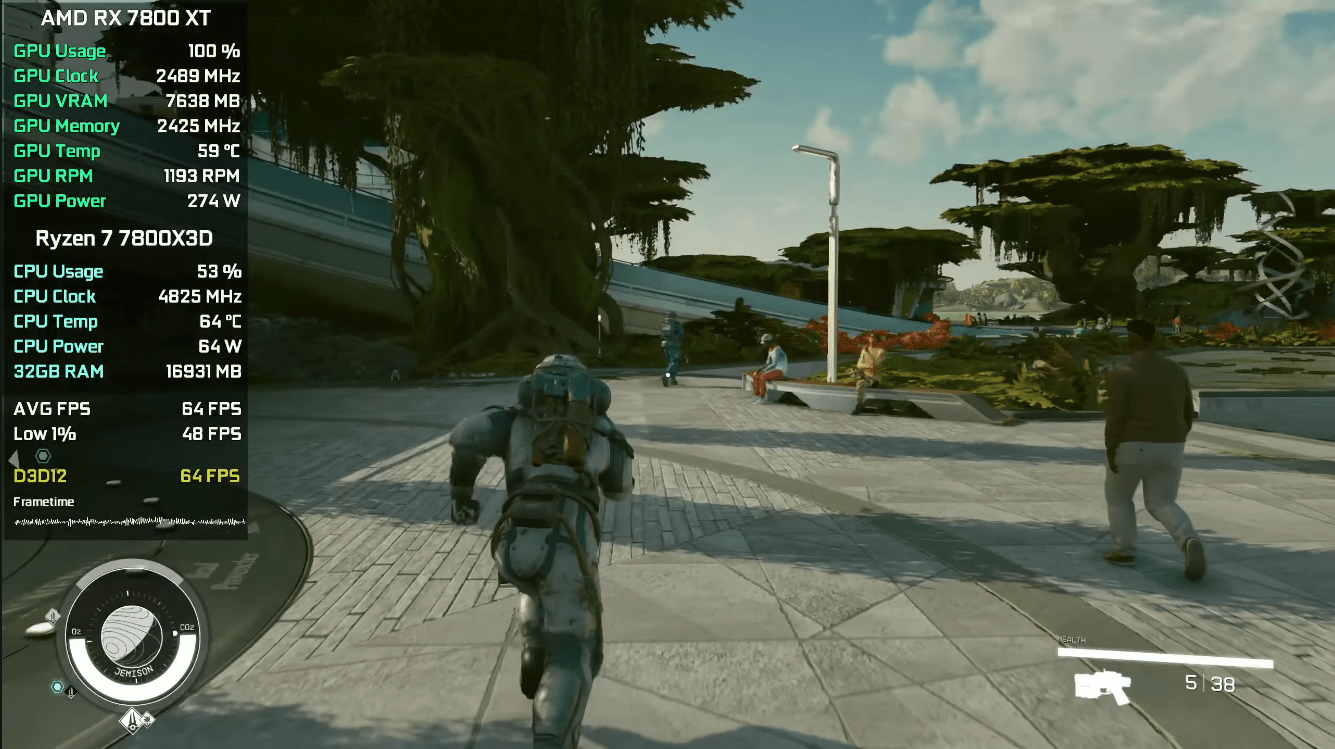This screenshot has height=749, width=1335.
Task: Select the blue hexagon marker beside the compass
Action: 58,687
